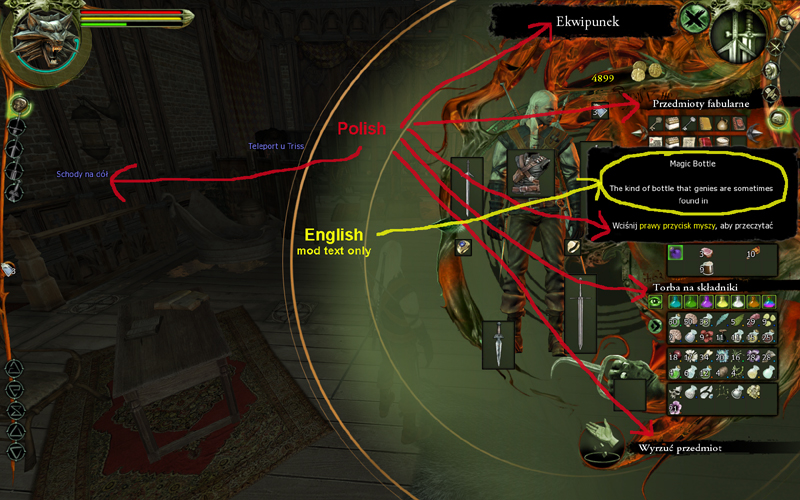
Task: Select the steel sword equipment slot
Action: [x=467, y=187]
